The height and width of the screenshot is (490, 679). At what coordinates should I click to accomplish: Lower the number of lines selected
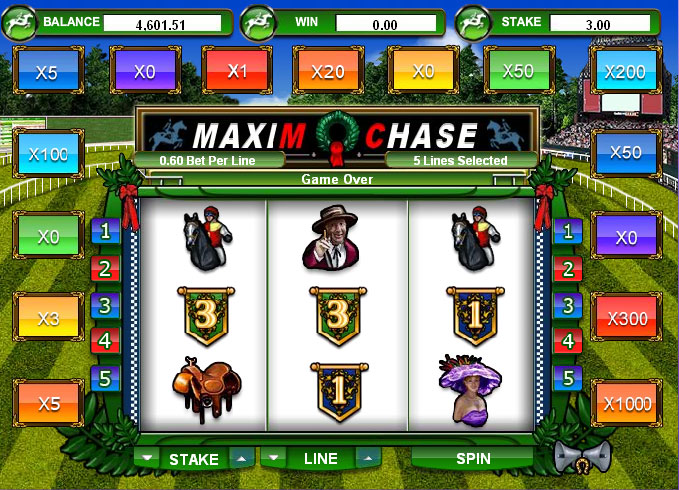click(274, 458)
